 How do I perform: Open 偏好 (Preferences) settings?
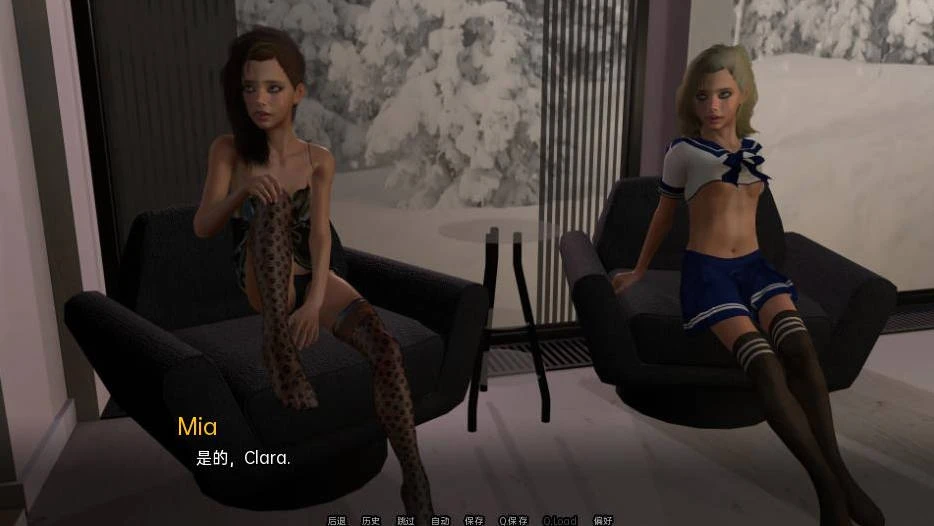[x=603, y=520]
